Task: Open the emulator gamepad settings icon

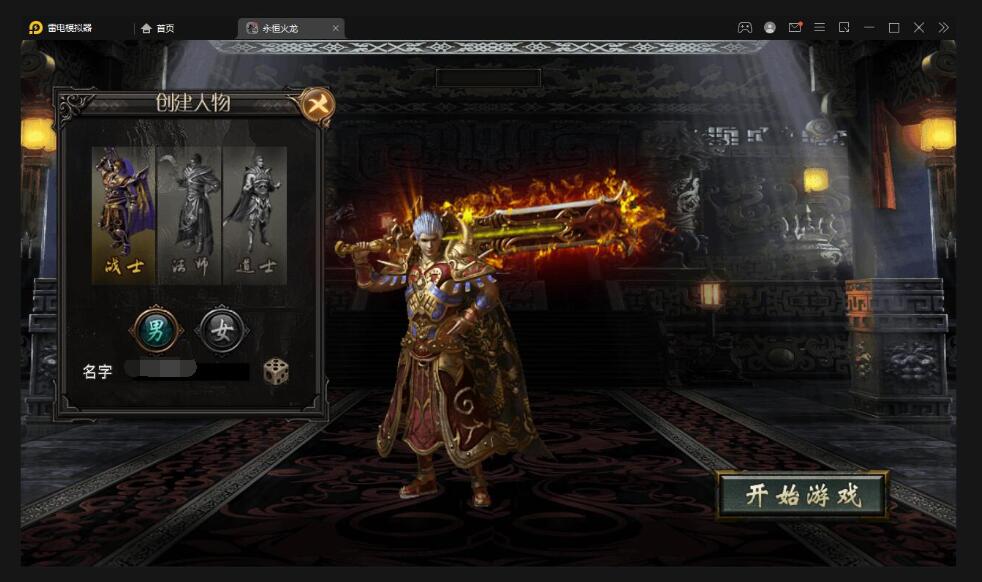Action: (x=745, y=28)
